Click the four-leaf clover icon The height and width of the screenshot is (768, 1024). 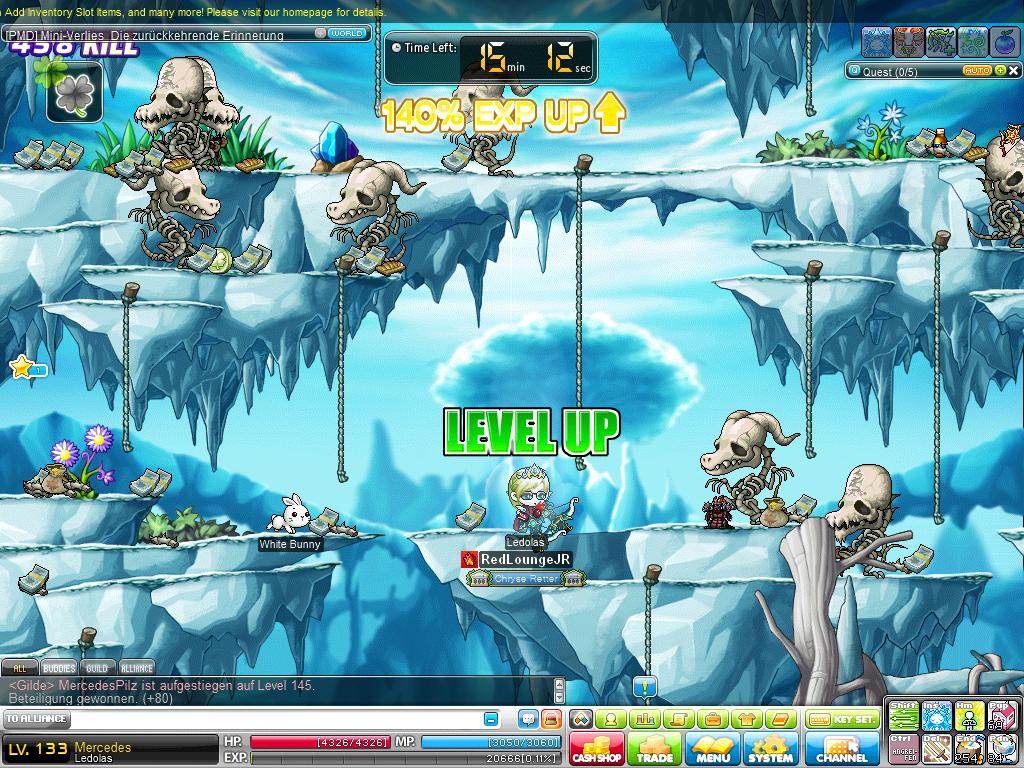(74, 94)
